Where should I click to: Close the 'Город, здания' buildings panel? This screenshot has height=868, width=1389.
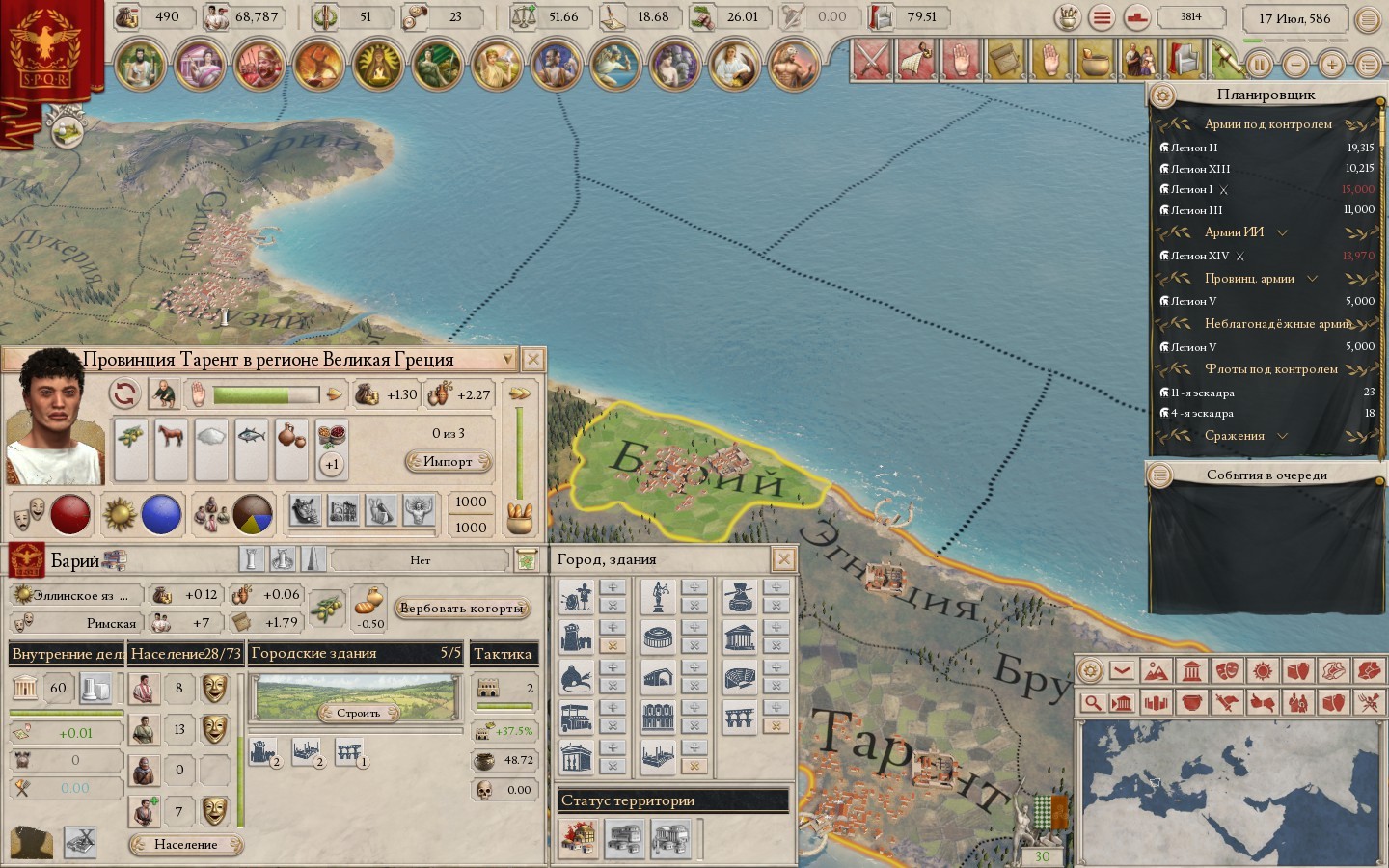[784, 559]
